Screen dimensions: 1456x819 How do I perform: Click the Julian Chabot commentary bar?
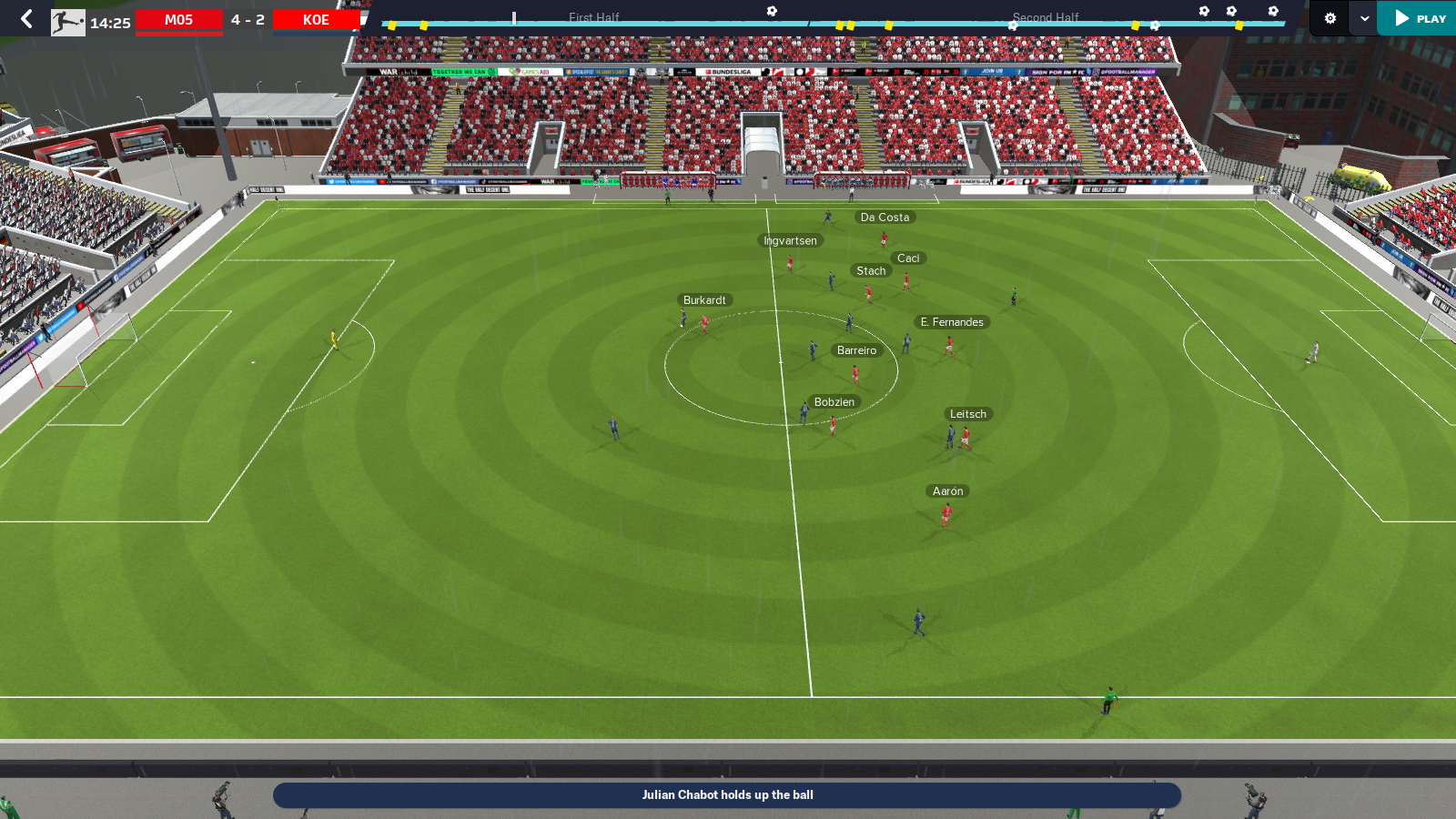[728, 794]
